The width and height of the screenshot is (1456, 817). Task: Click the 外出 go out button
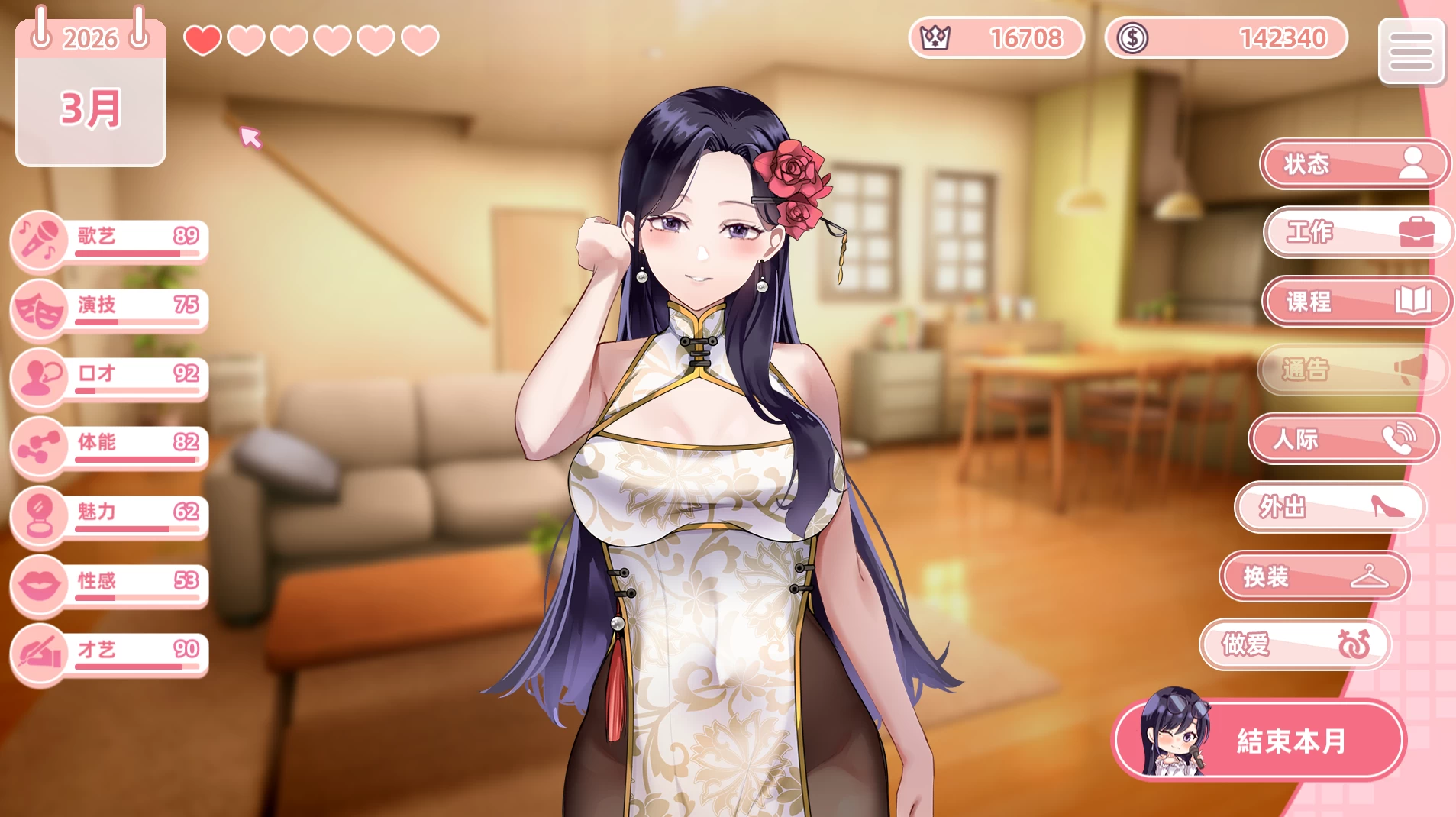tap(1329, 507)
